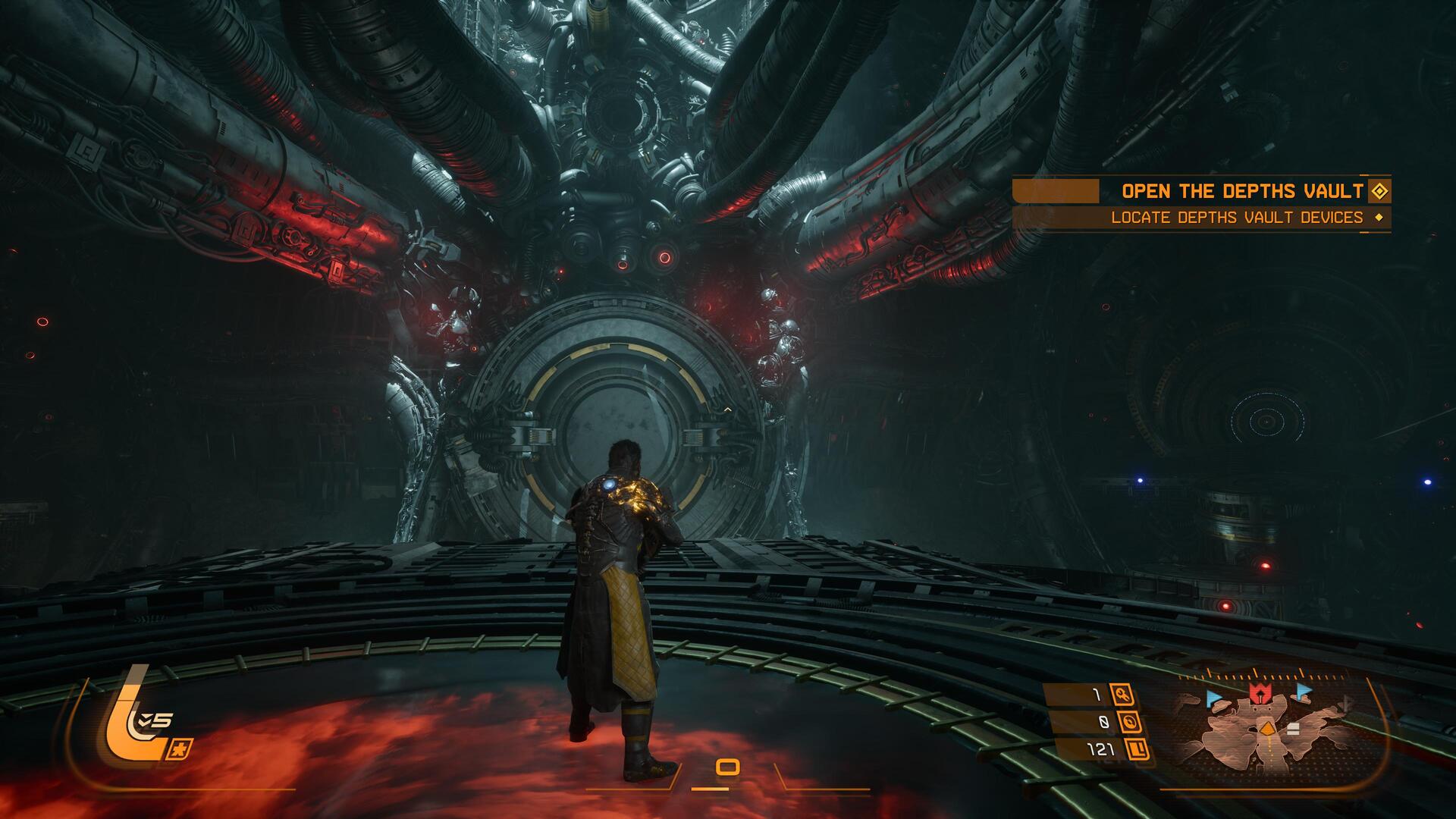Image resolution: width=1456 pixels, height=819 pixels.
Task: Click the Locate Depths Vault Devices sub-objective
Action: pyautogui.click(x=1237, y=218)
